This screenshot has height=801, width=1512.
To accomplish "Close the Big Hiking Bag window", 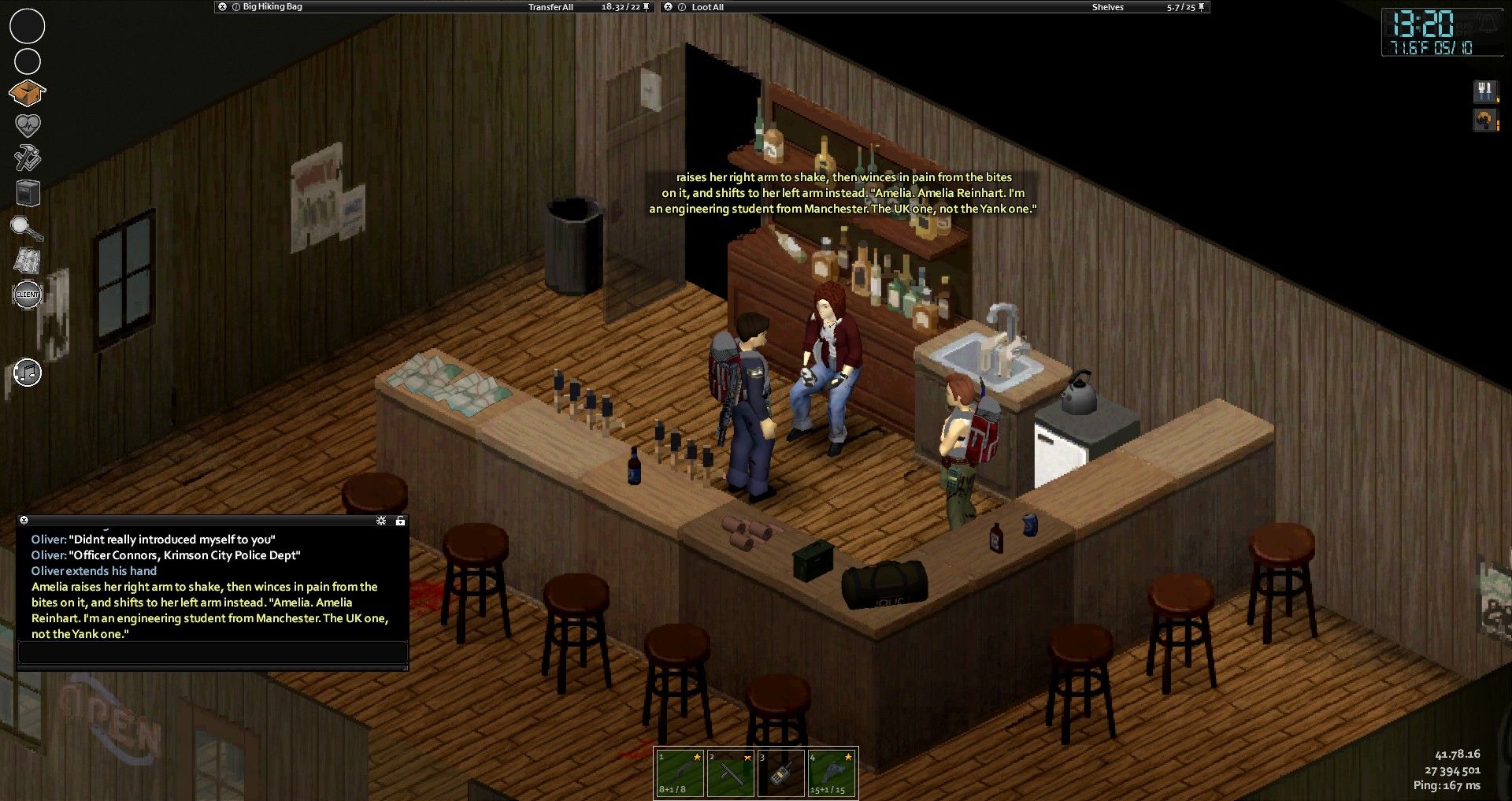I will [223, 7].
